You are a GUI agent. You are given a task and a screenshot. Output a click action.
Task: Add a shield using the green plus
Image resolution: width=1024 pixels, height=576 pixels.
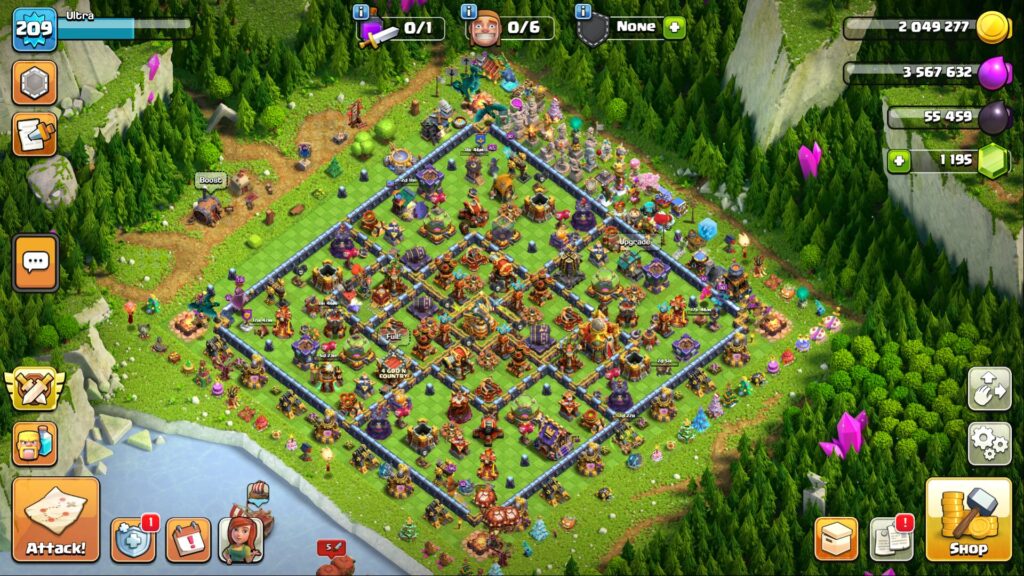[675, 28]
